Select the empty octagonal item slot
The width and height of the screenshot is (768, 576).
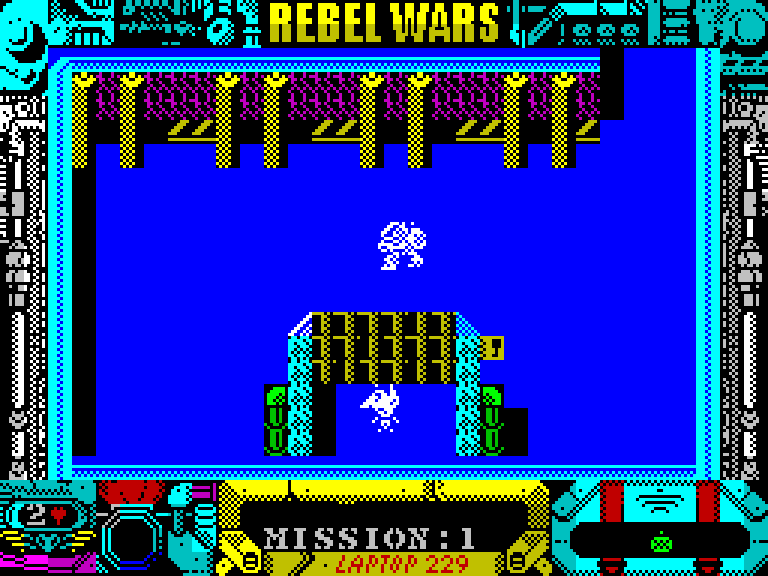[130, 539]
